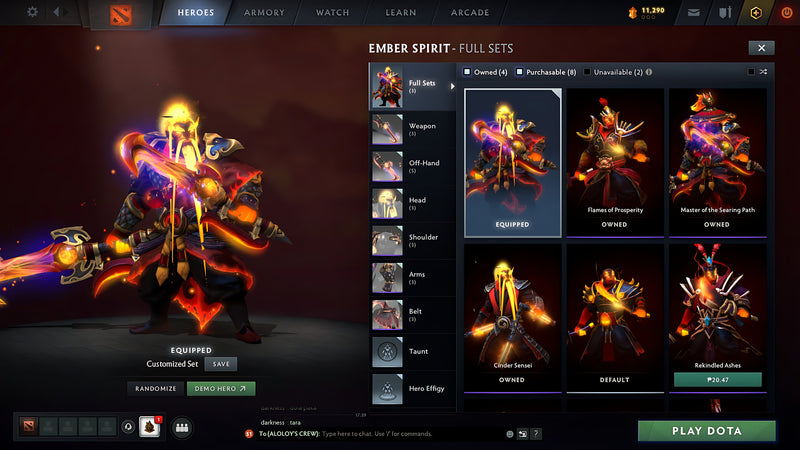
Task: Choose the Shoulder slot category
Action: [x=412, y=241]
